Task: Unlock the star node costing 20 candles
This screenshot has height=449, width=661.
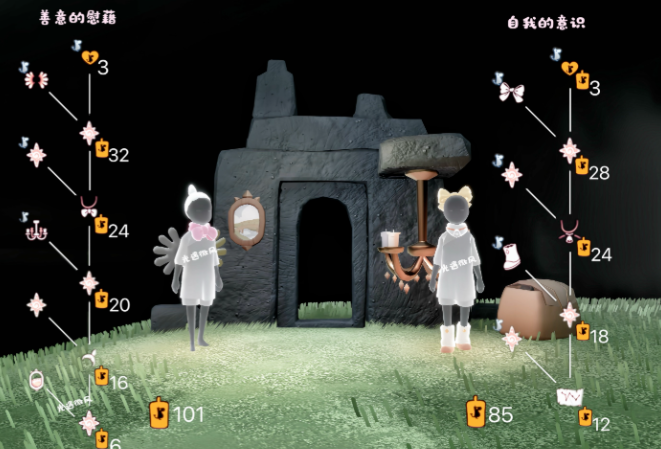Action: [x=89, y=282]
